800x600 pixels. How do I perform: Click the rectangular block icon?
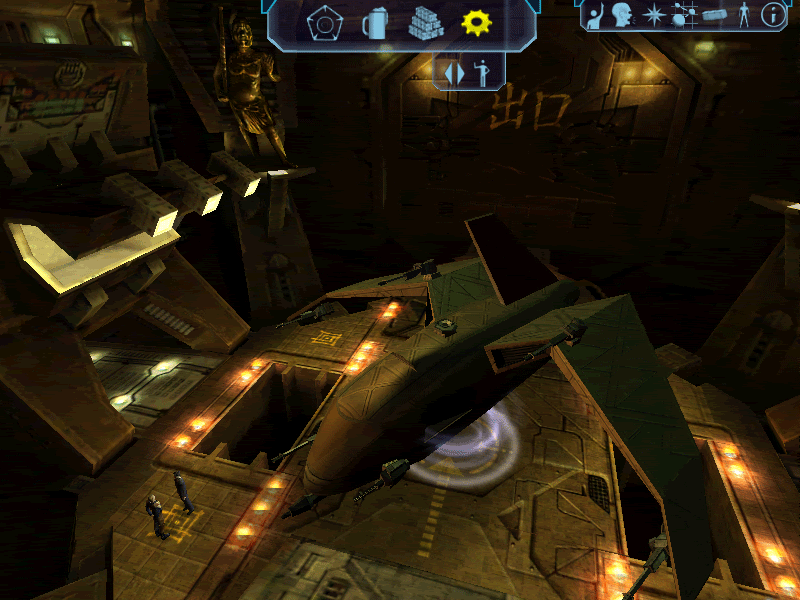coord(714,16)
